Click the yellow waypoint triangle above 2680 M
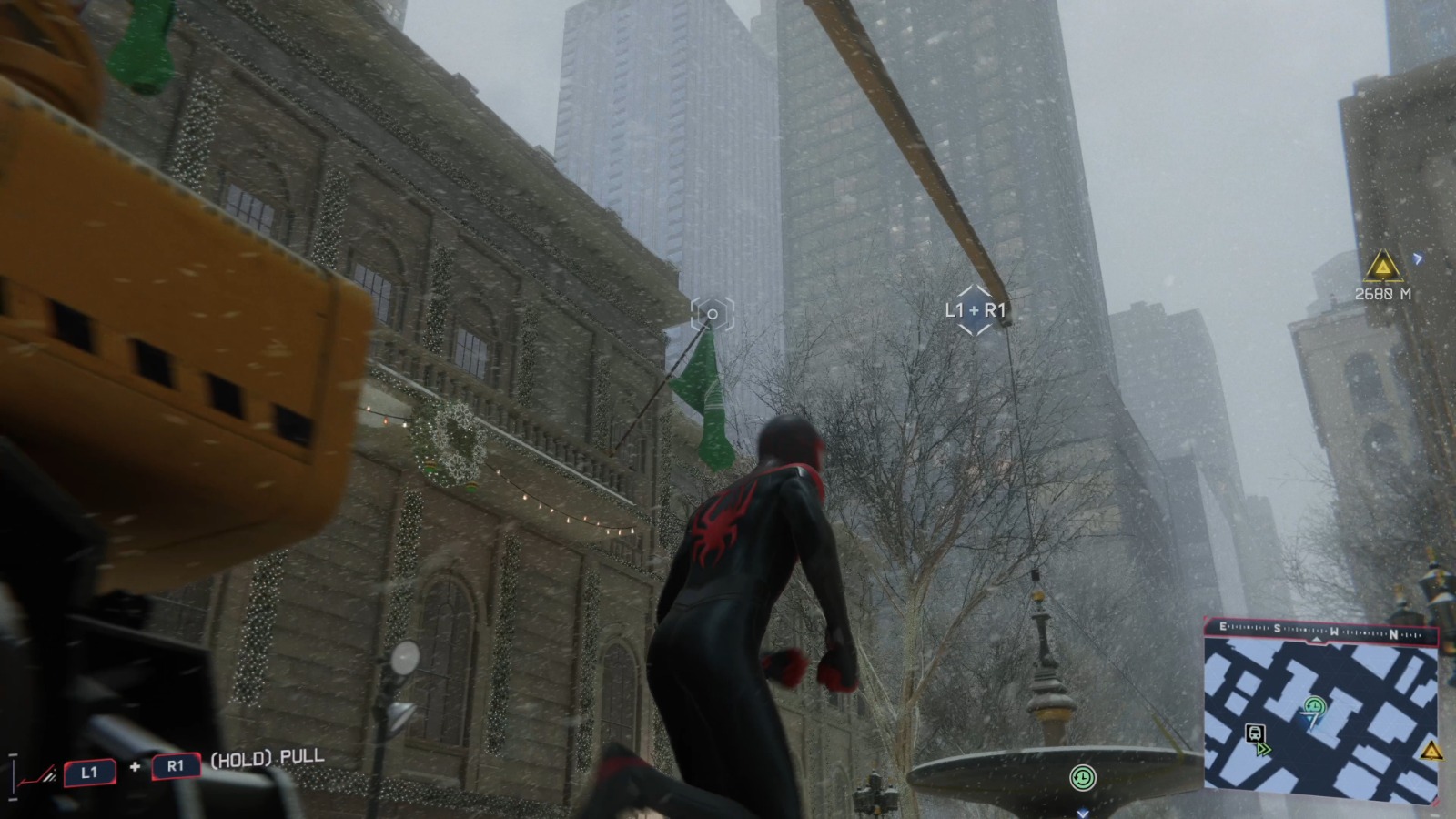 [x=1382, y=267]
